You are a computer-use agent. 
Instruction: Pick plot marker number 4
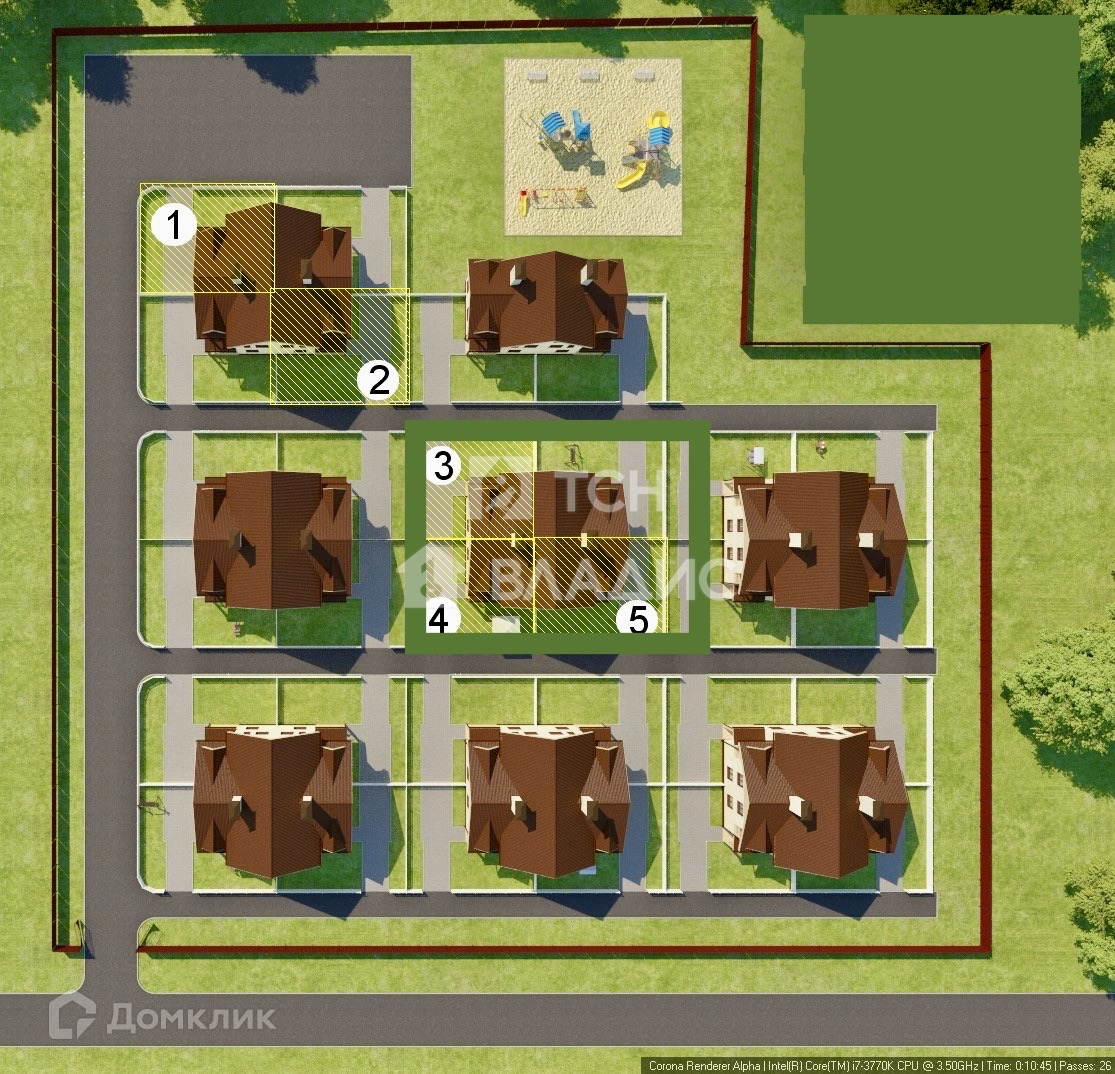[x=439, y=619]
